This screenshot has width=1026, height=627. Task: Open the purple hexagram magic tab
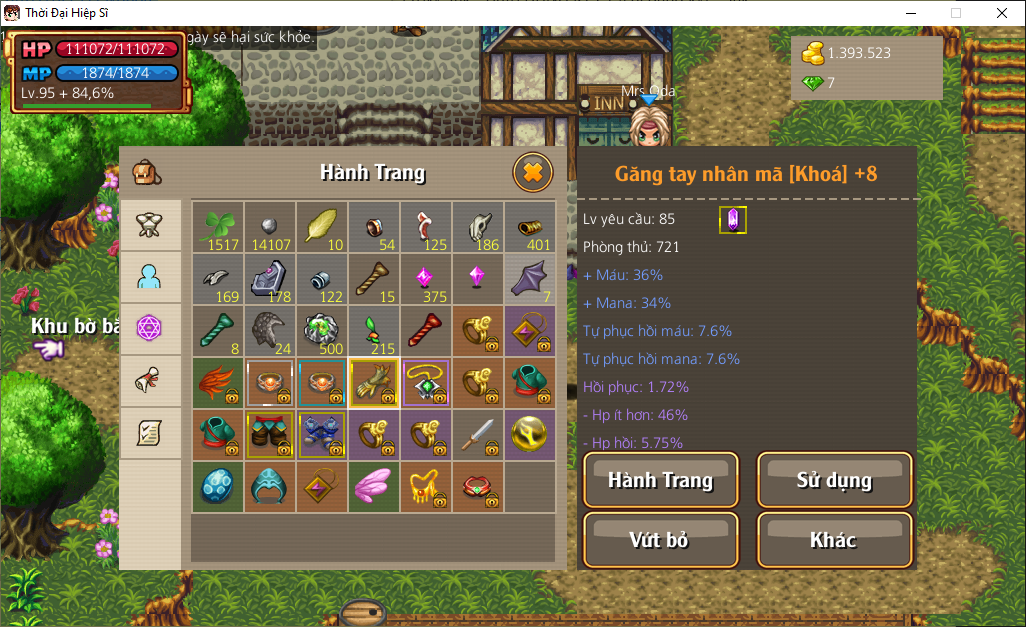coord(150,329)
